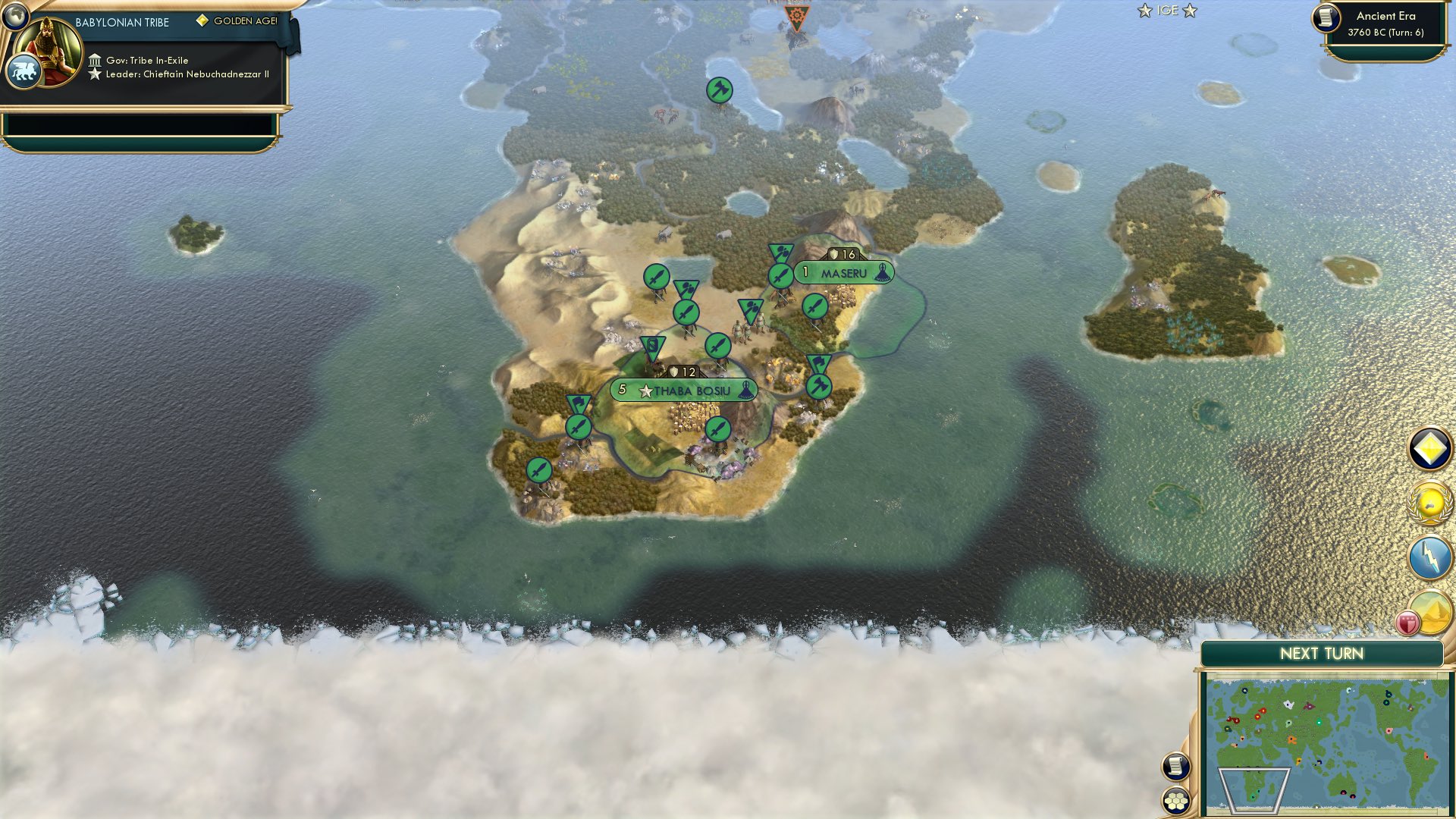Screen dimensions: 1456x819
Task: Click a location on the minimap
Action: tap(1327, 743)
